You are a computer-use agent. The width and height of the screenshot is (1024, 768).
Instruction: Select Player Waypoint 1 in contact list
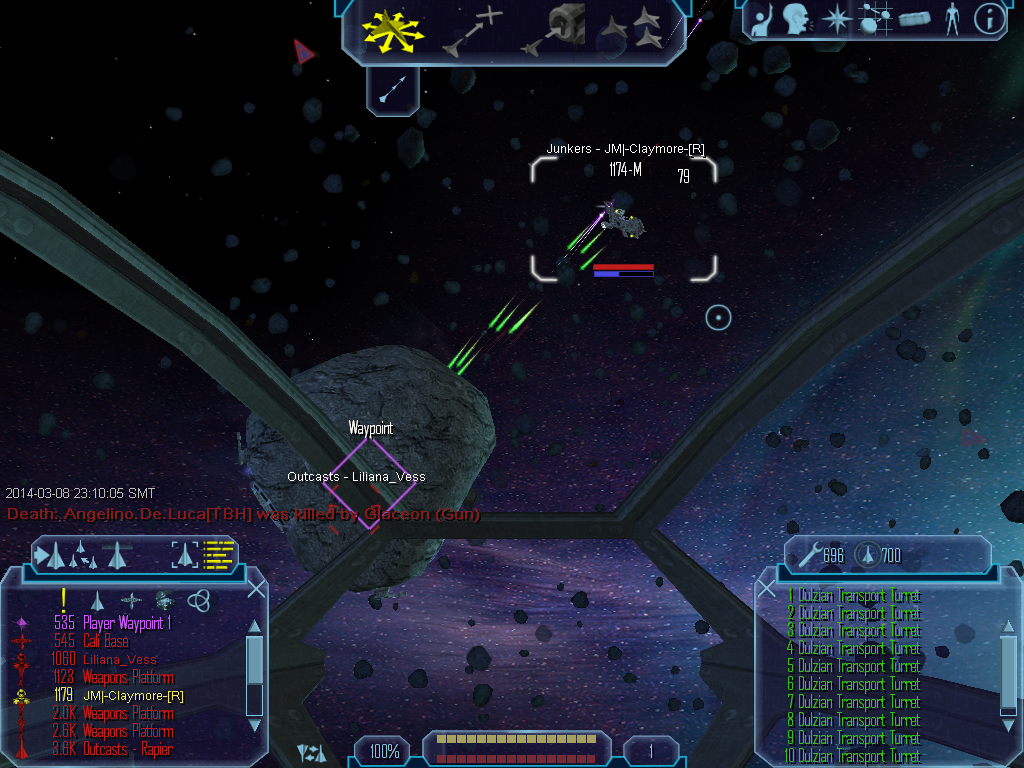122,623
